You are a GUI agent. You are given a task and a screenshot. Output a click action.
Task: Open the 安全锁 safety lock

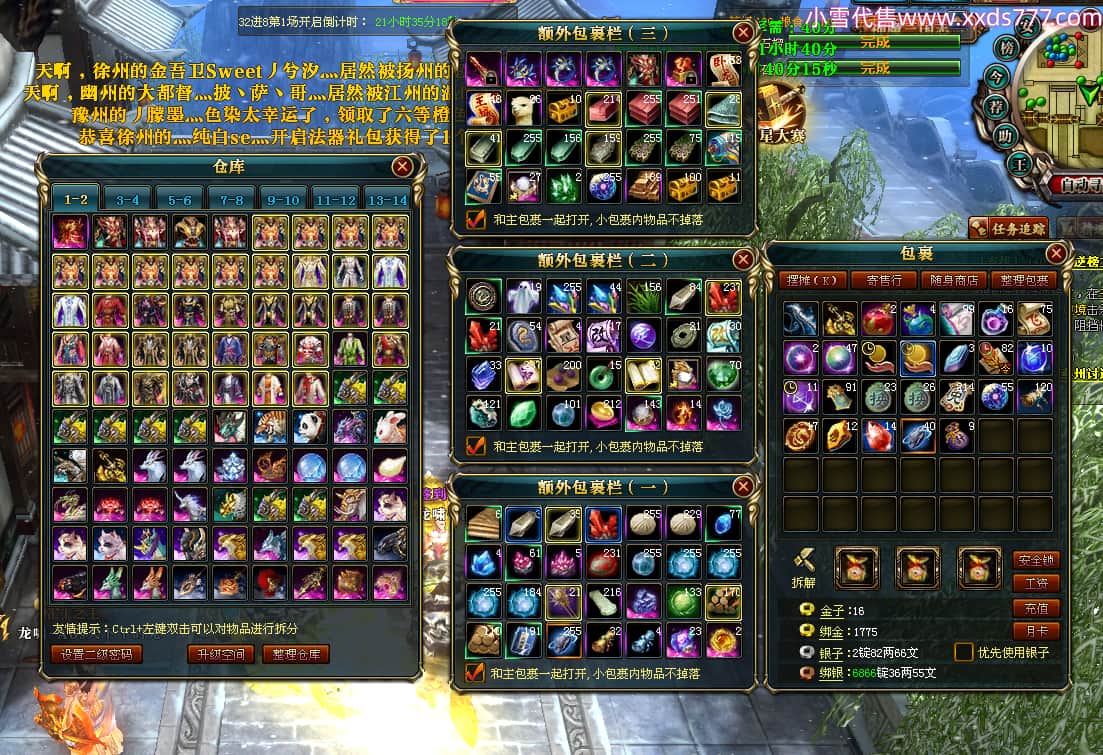tap(1036, 560)
